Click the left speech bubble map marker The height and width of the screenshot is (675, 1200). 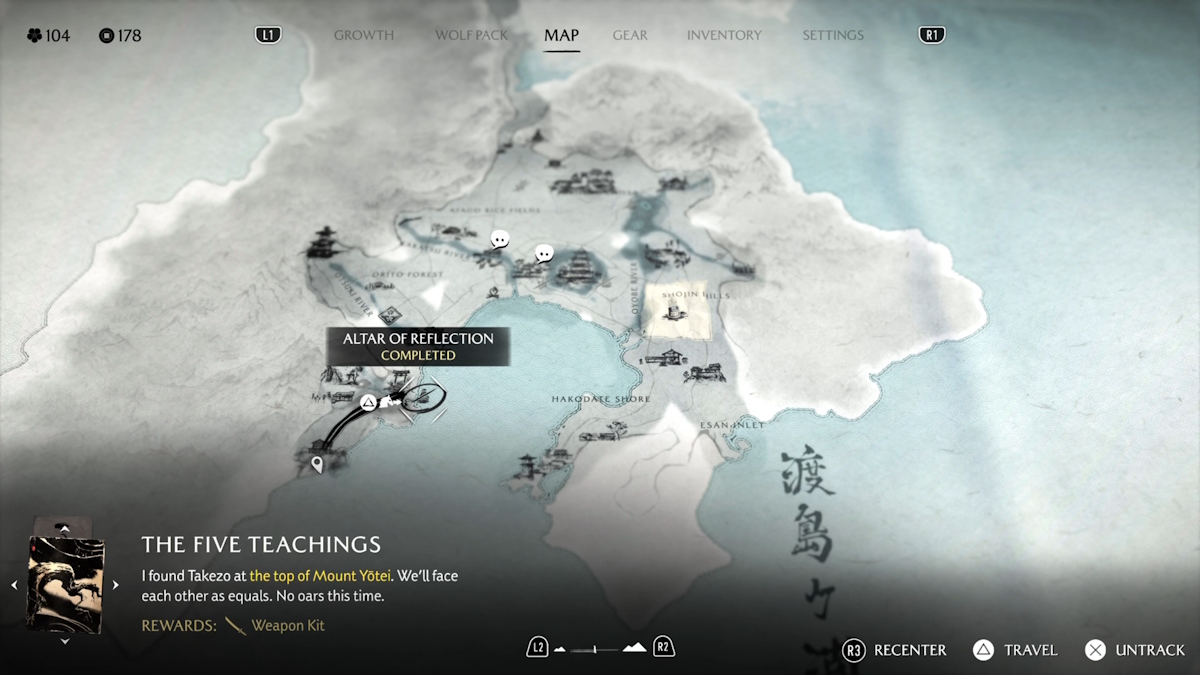[500, 240]
